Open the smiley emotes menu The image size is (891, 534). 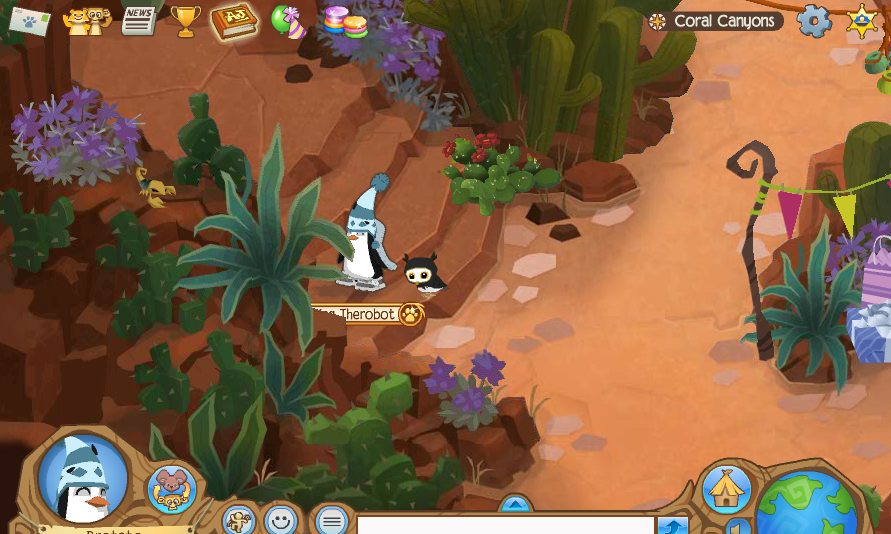[x=282, y=520]
